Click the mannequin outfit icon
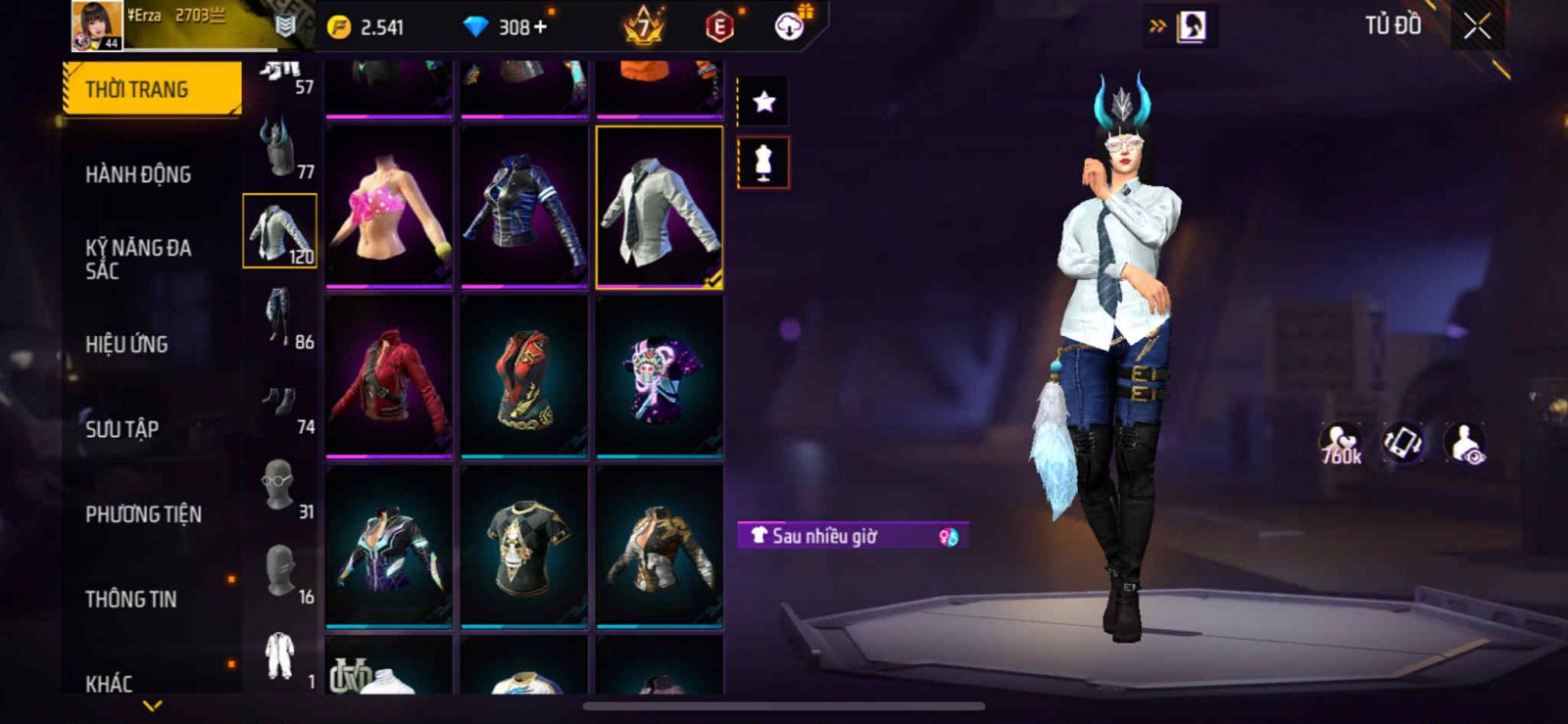Screen dimensions: 1568x724 pos(763,163)
